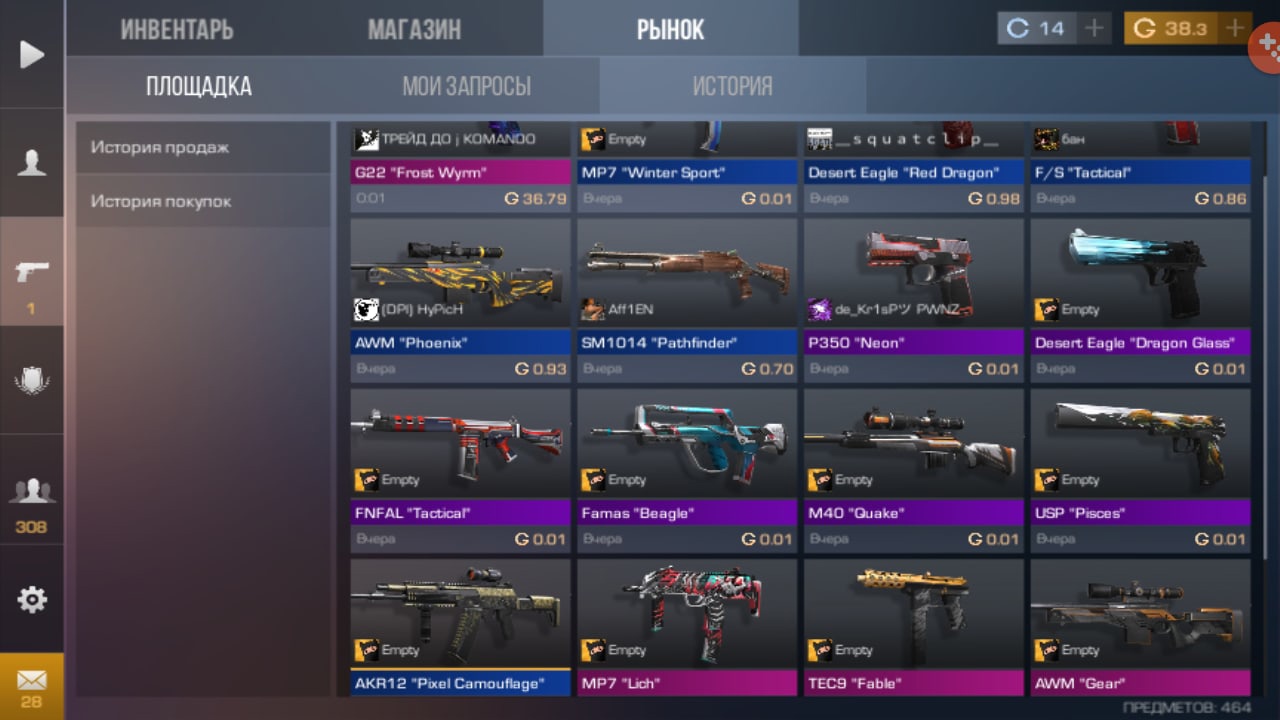Screen dimensions: 1280x720
Task: Tap the play arrow in the sidebar
Action: pos(32,54)
